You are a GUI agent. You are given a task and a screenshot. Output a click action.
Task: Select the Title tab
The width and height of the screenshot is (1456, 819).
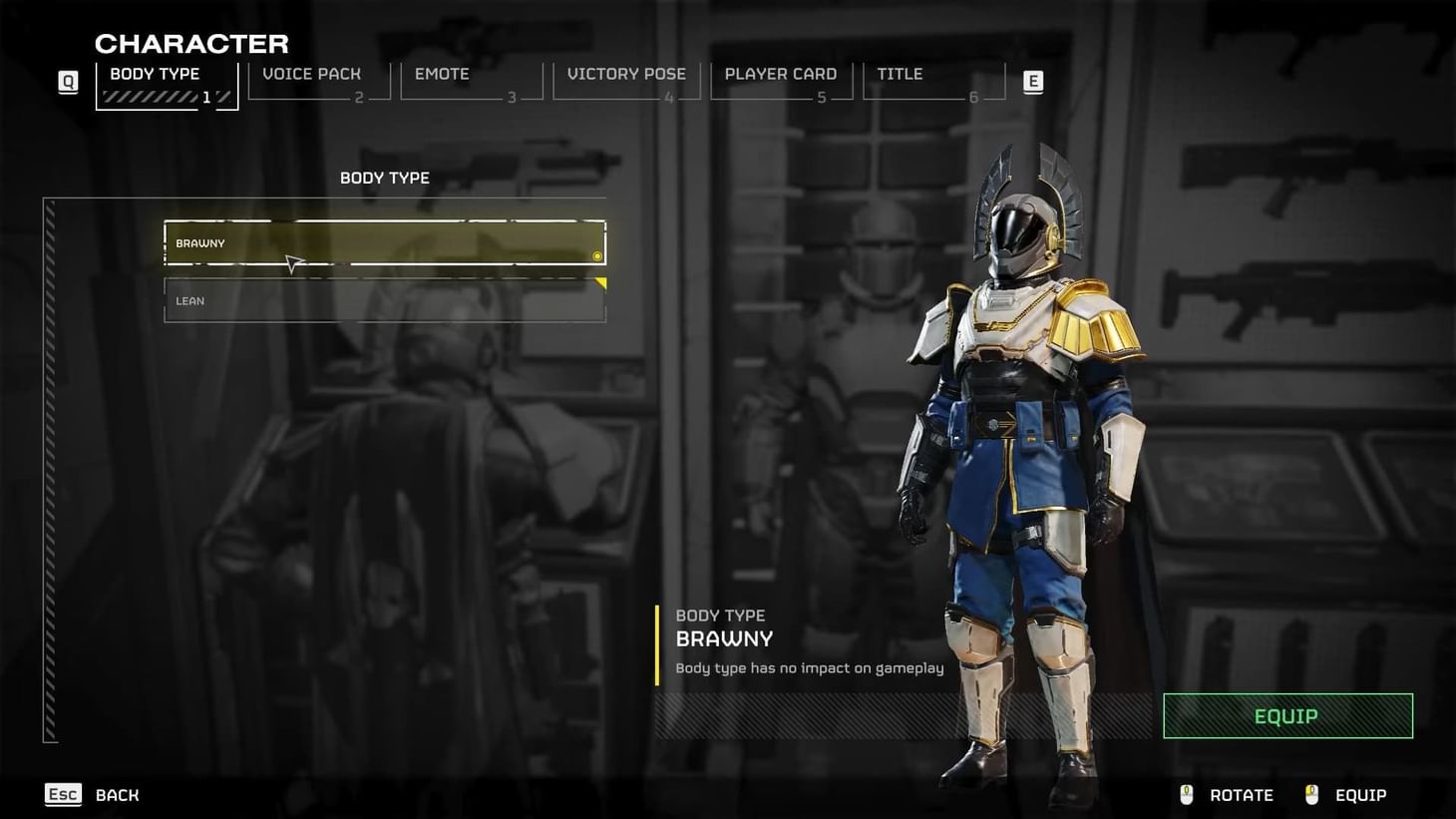click(900, 74)
